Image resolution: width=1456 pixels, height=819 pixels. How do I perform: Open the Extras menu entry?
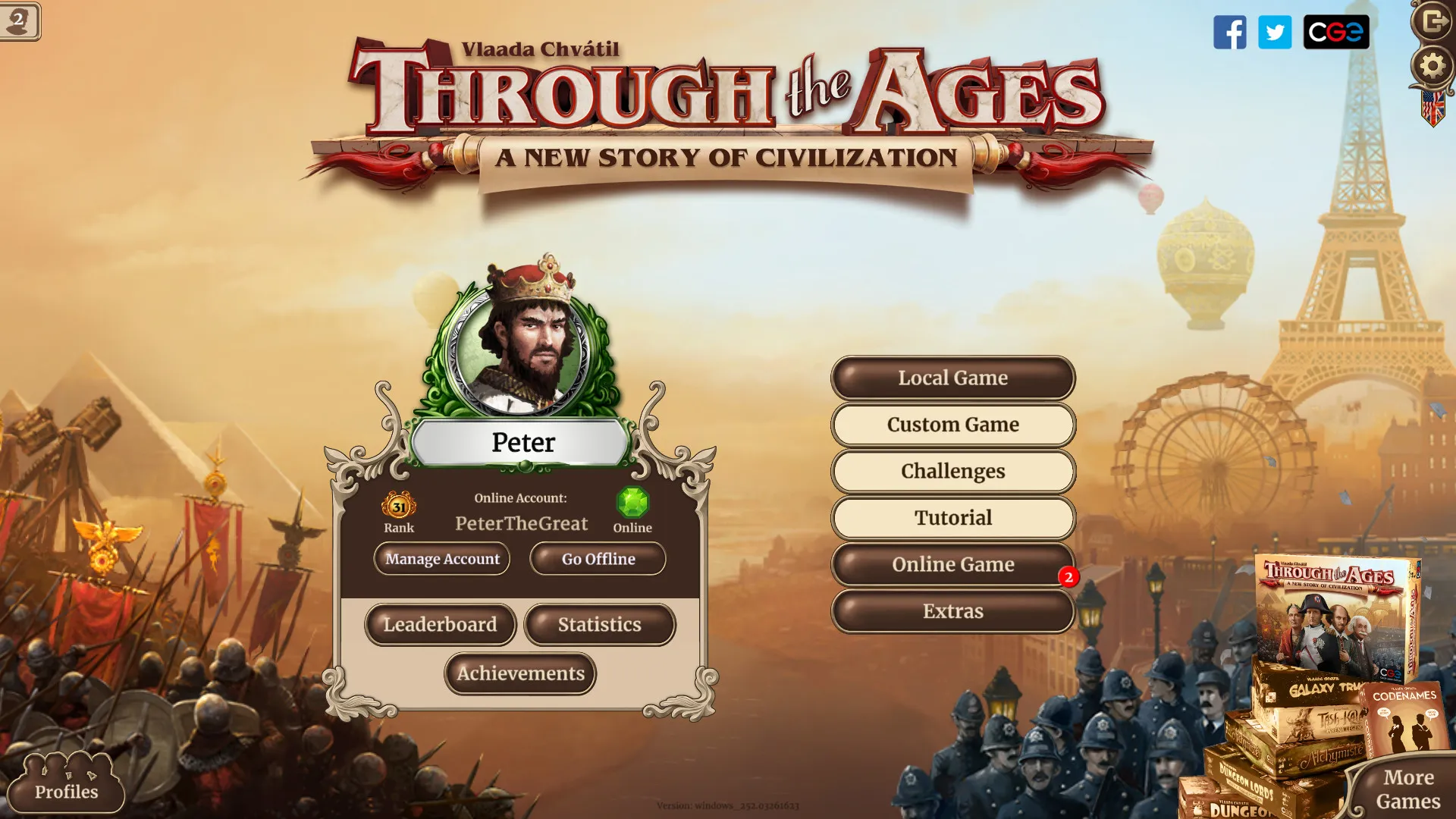pyautogui.click(x=952, y=611)
